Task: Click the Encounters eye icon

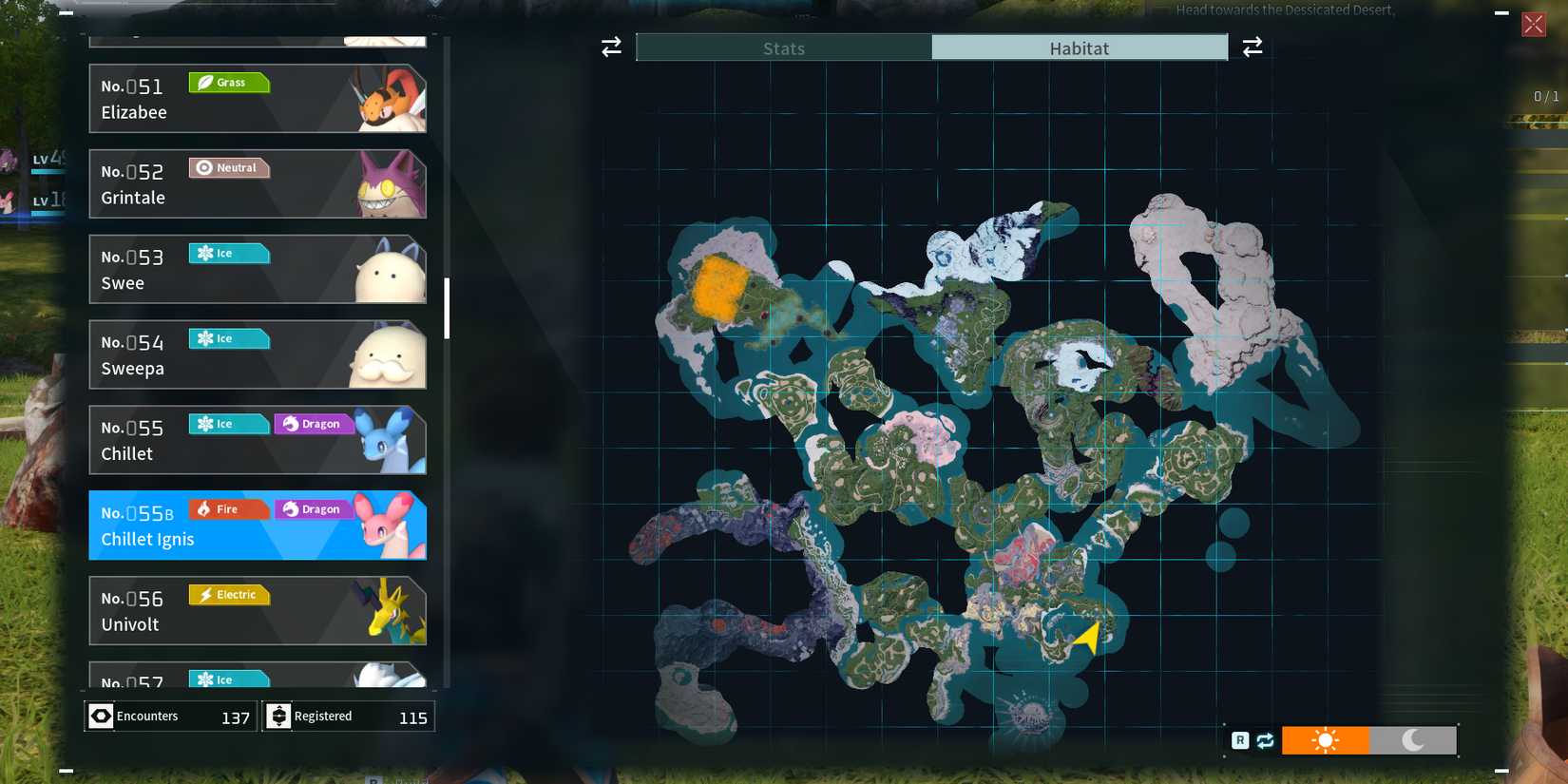Action: [101, 716]
